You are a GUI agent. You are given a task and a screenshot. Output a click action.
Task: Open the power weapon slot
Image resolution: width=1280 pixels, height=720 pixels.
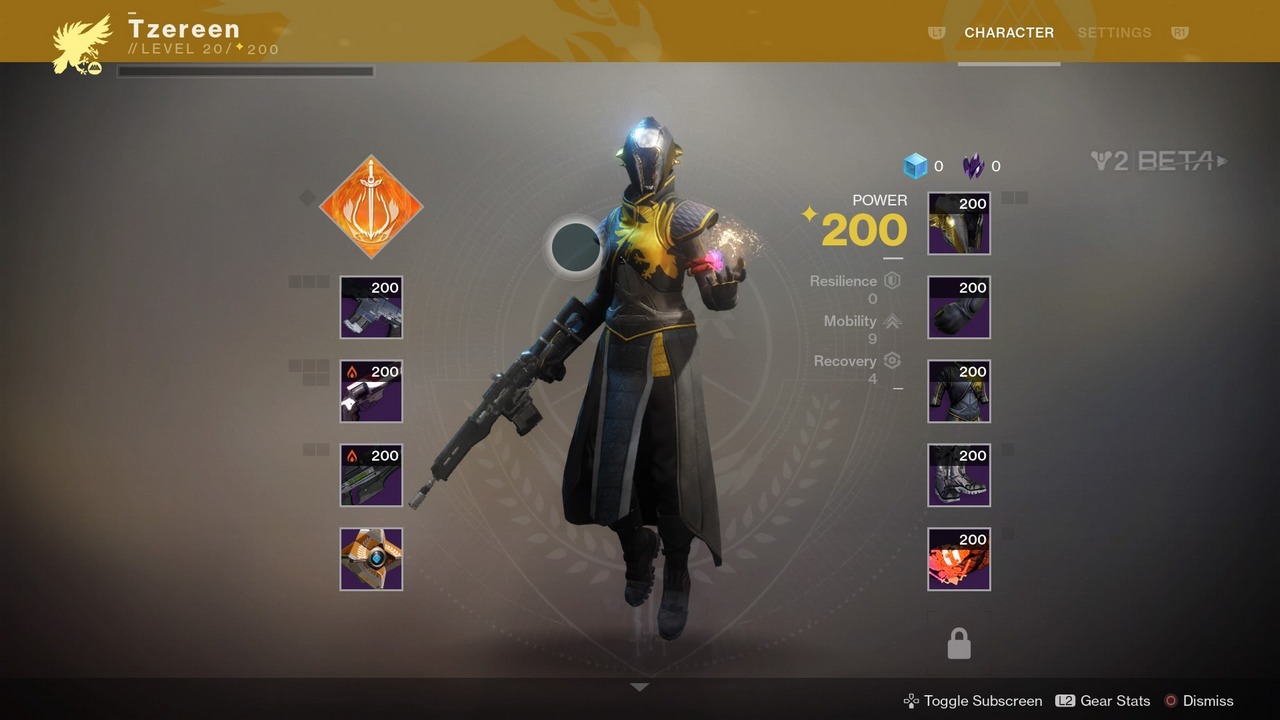[x=370, y=475]
